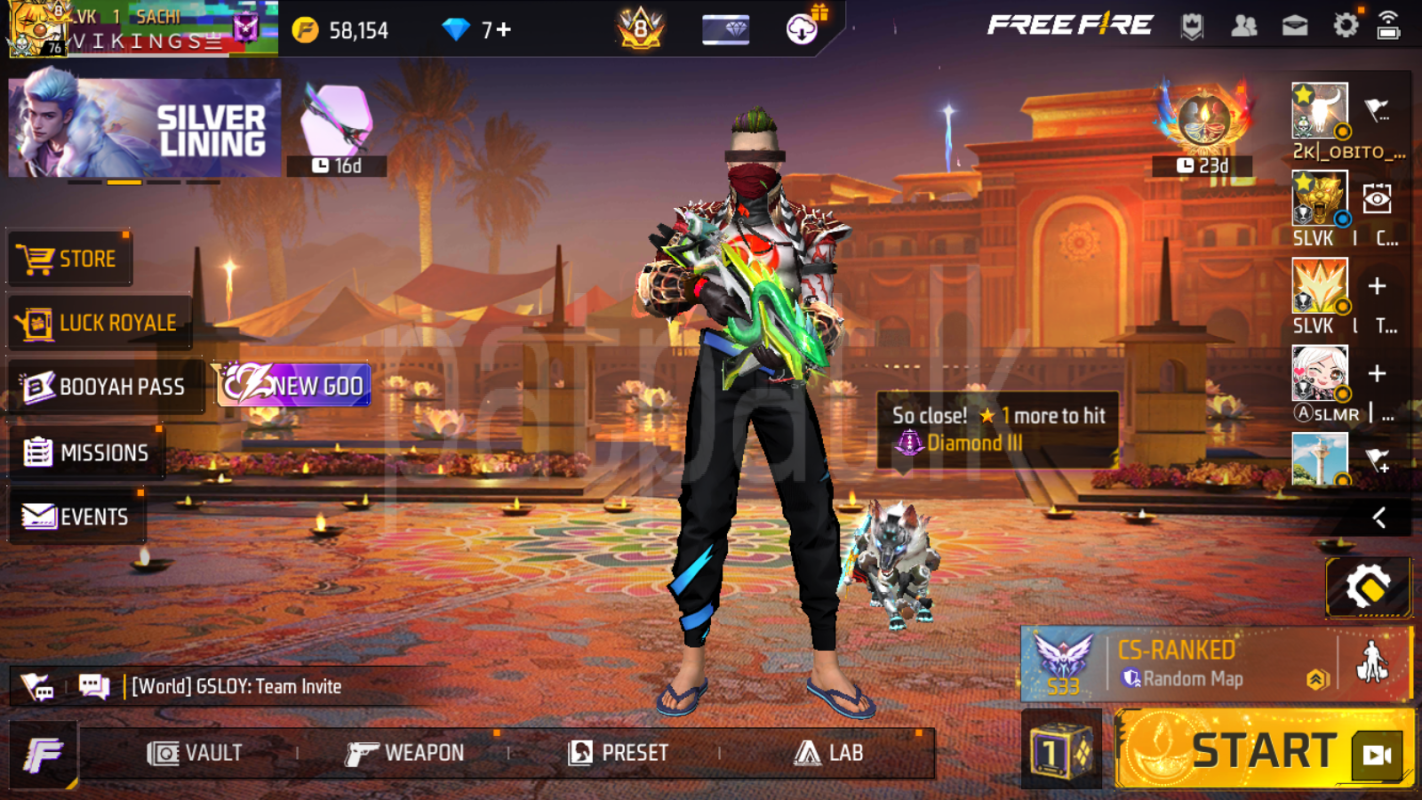Open the Booyah Pass
This screenshot has height=800, width=1422.
click(103, 387)
